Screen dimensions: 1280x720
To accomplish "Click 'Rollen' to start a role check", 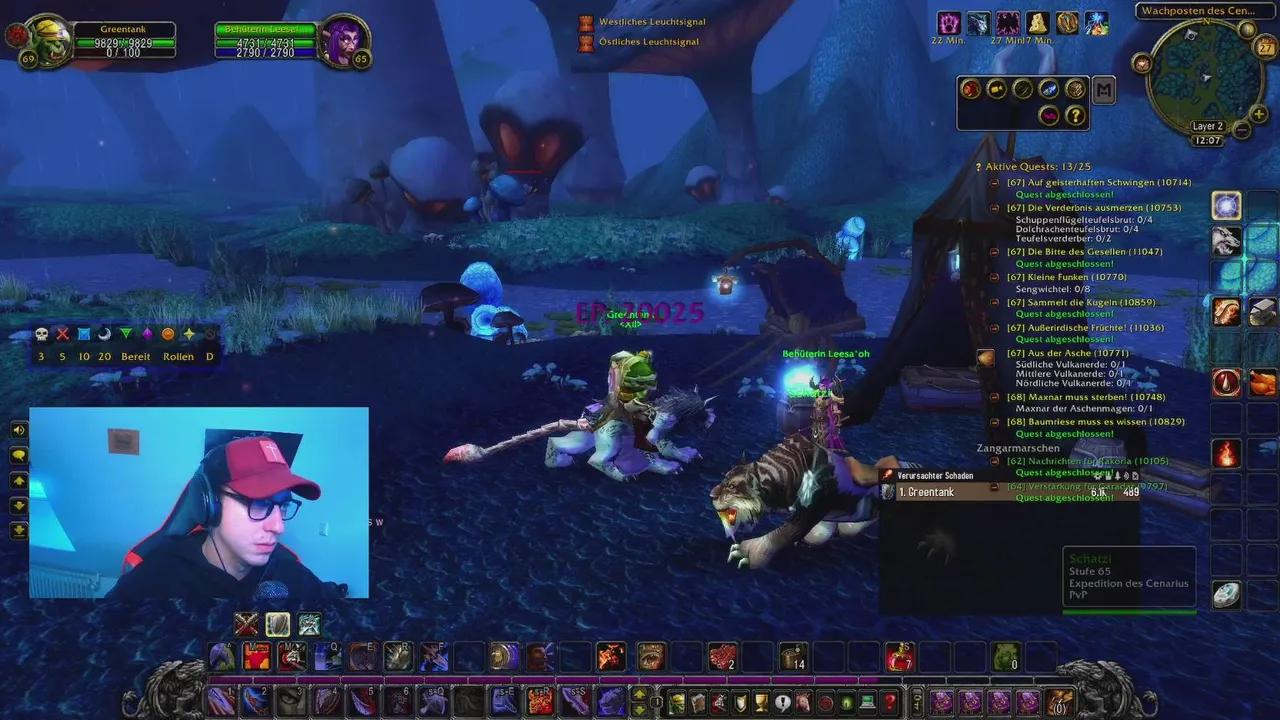I will (x=178, y=357).
